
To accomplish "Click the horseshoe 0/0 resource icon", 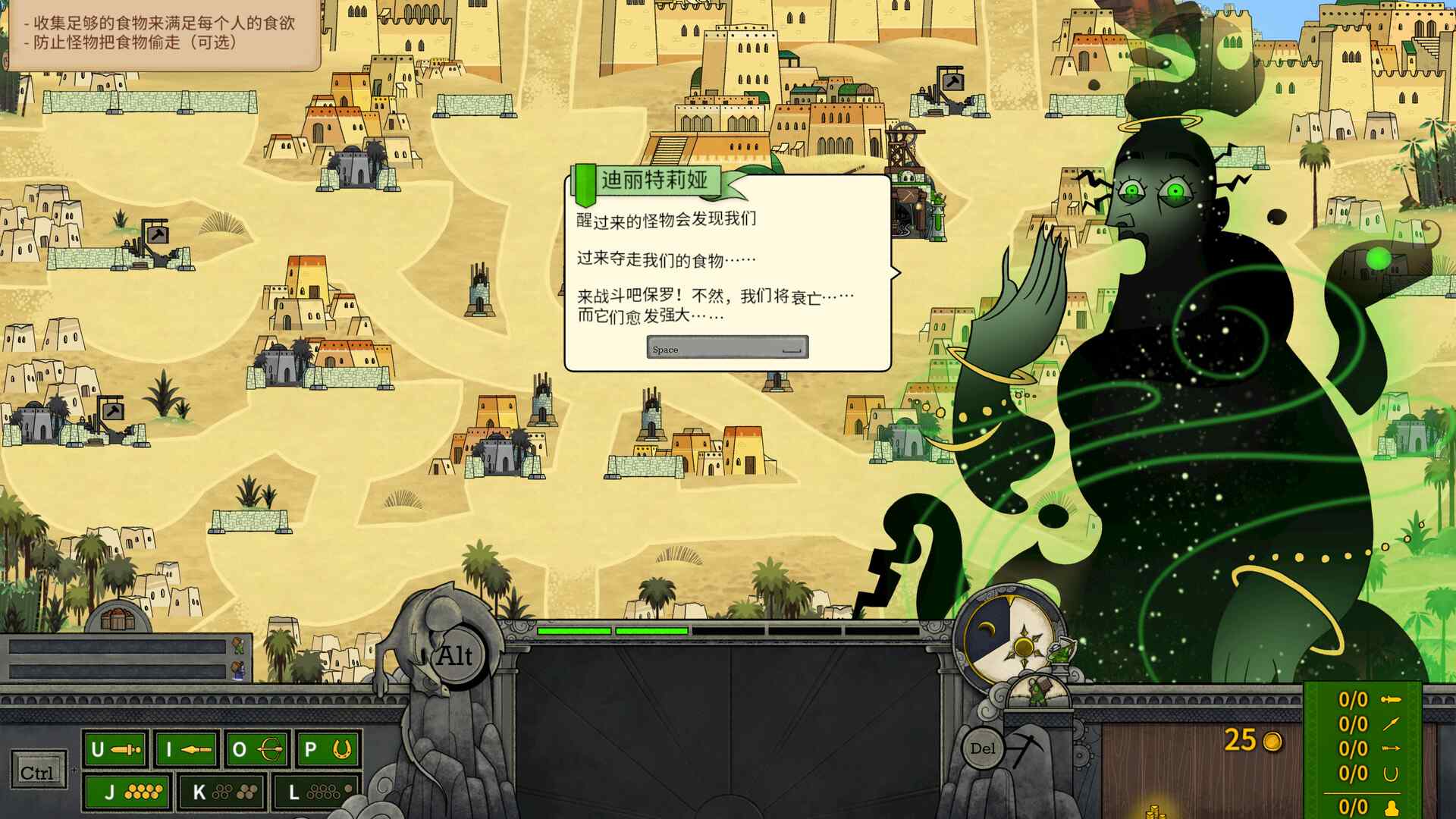I will pos(1391,773).
